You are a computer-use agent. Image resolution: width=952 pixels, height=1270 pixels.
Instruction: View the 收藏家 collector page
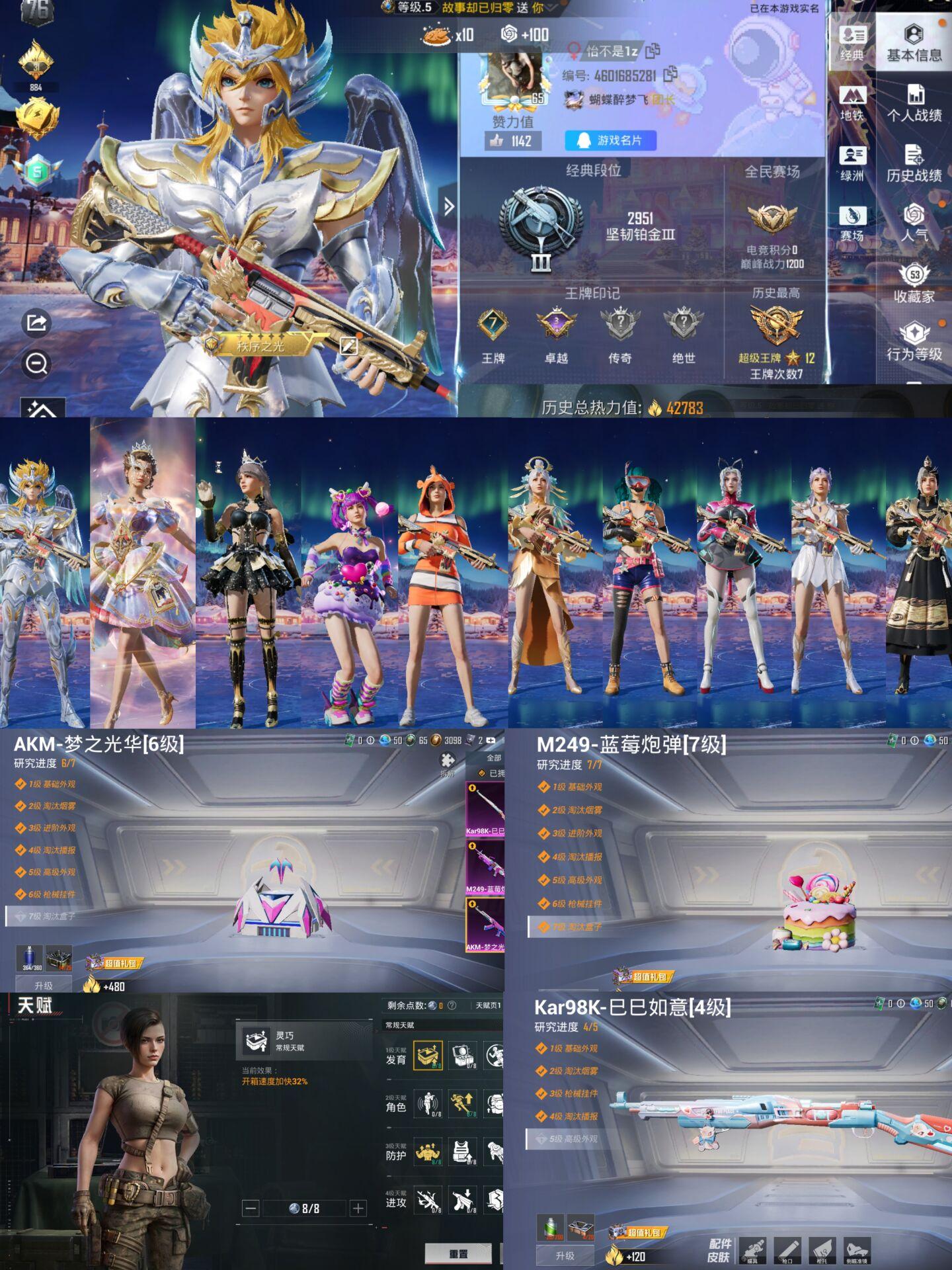click(914, 283)
